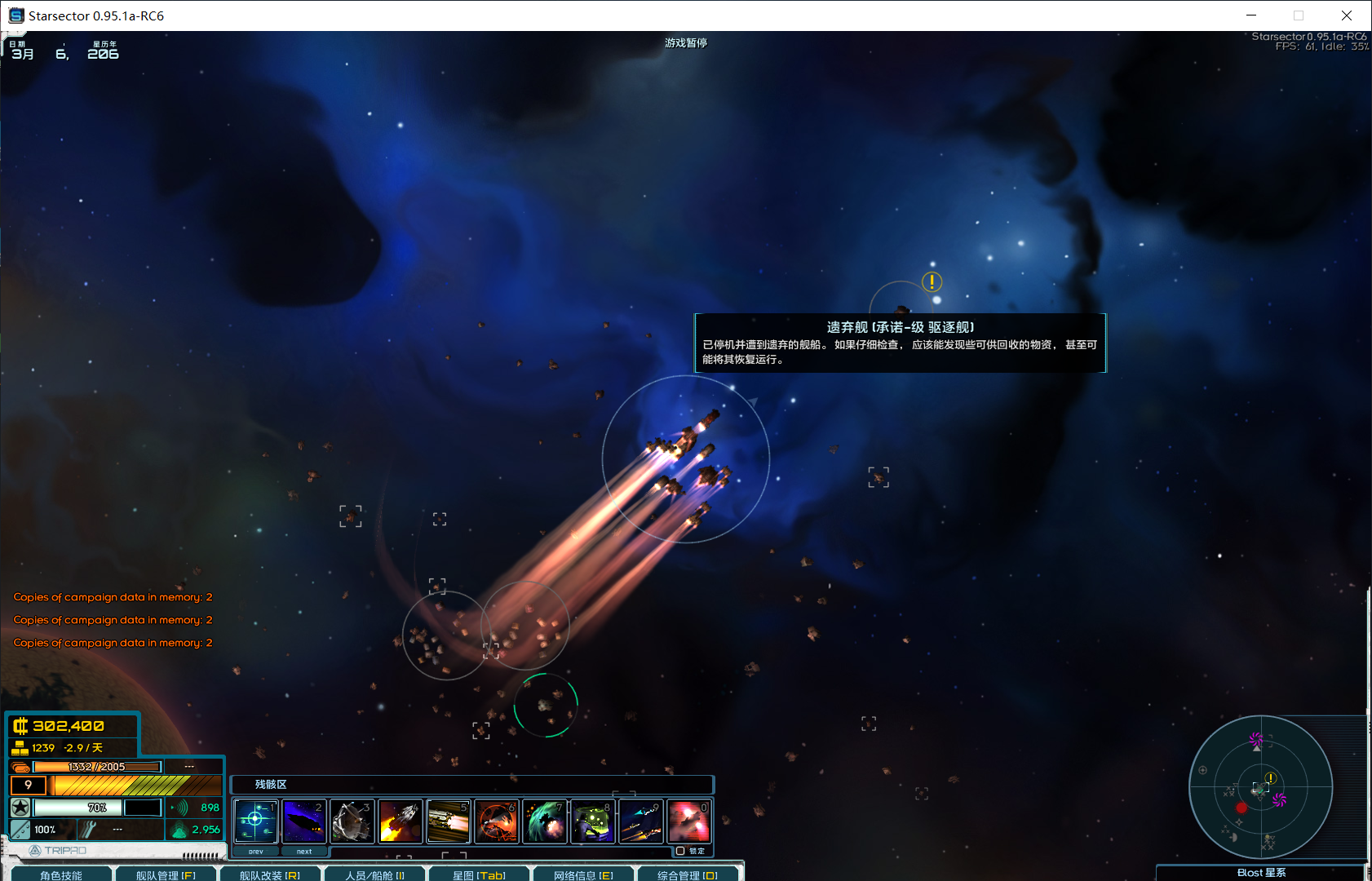The image size is (1372, 881).
Task: Open the 舰队管理 fleet management tab
Action: [x=166, y=874]
